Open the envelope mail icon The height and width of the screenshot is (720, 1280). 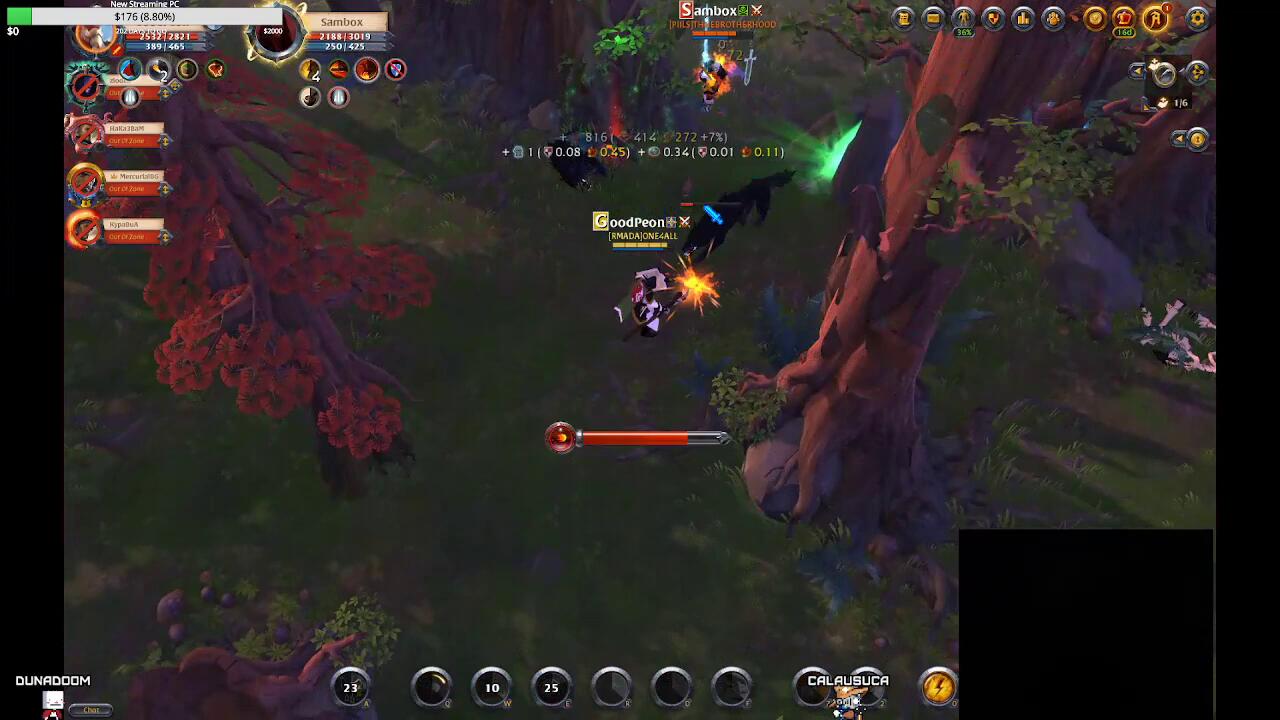(933, 18)
